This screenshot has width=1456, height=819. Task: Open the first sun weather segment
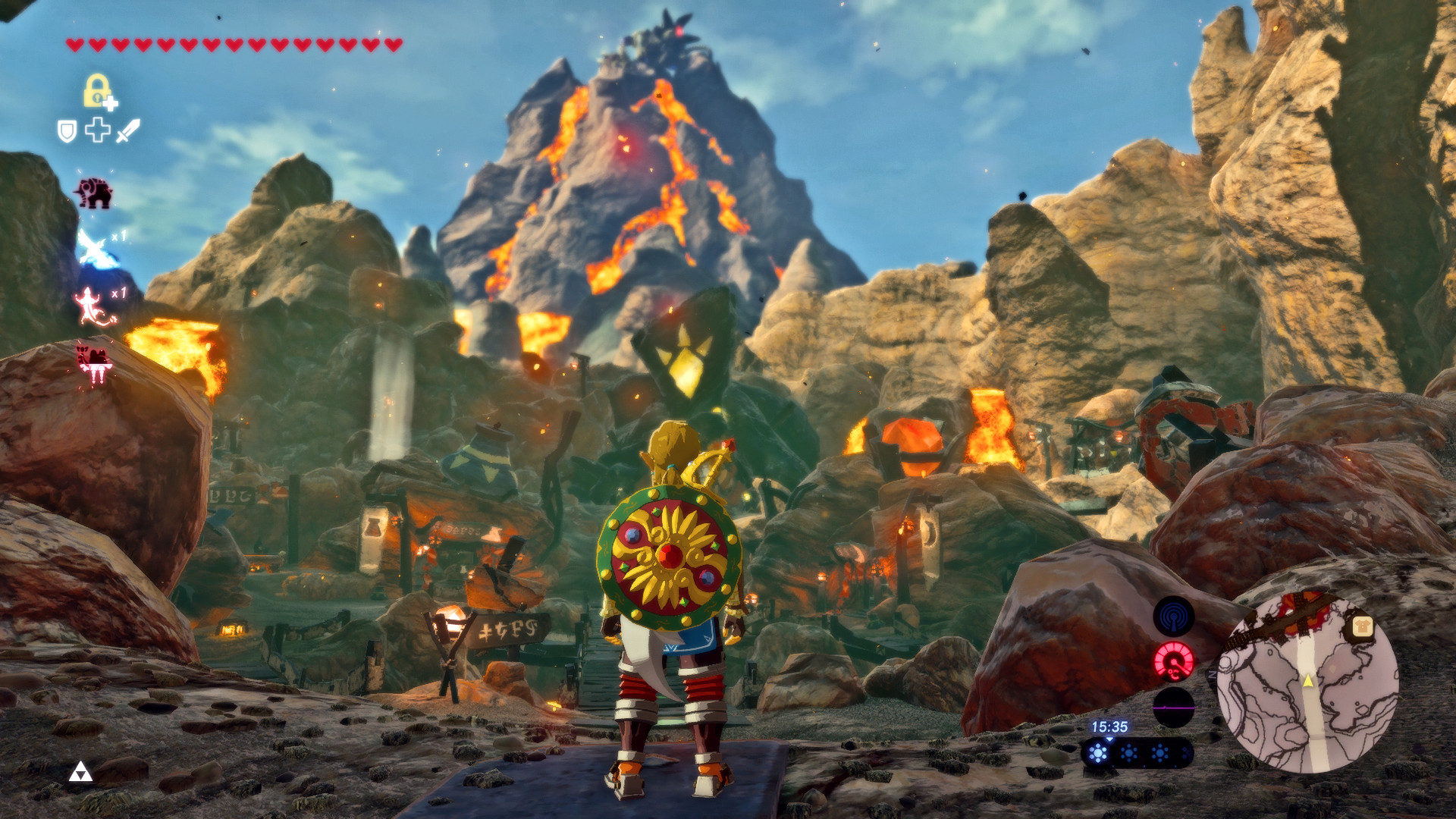coord(1099,754)
